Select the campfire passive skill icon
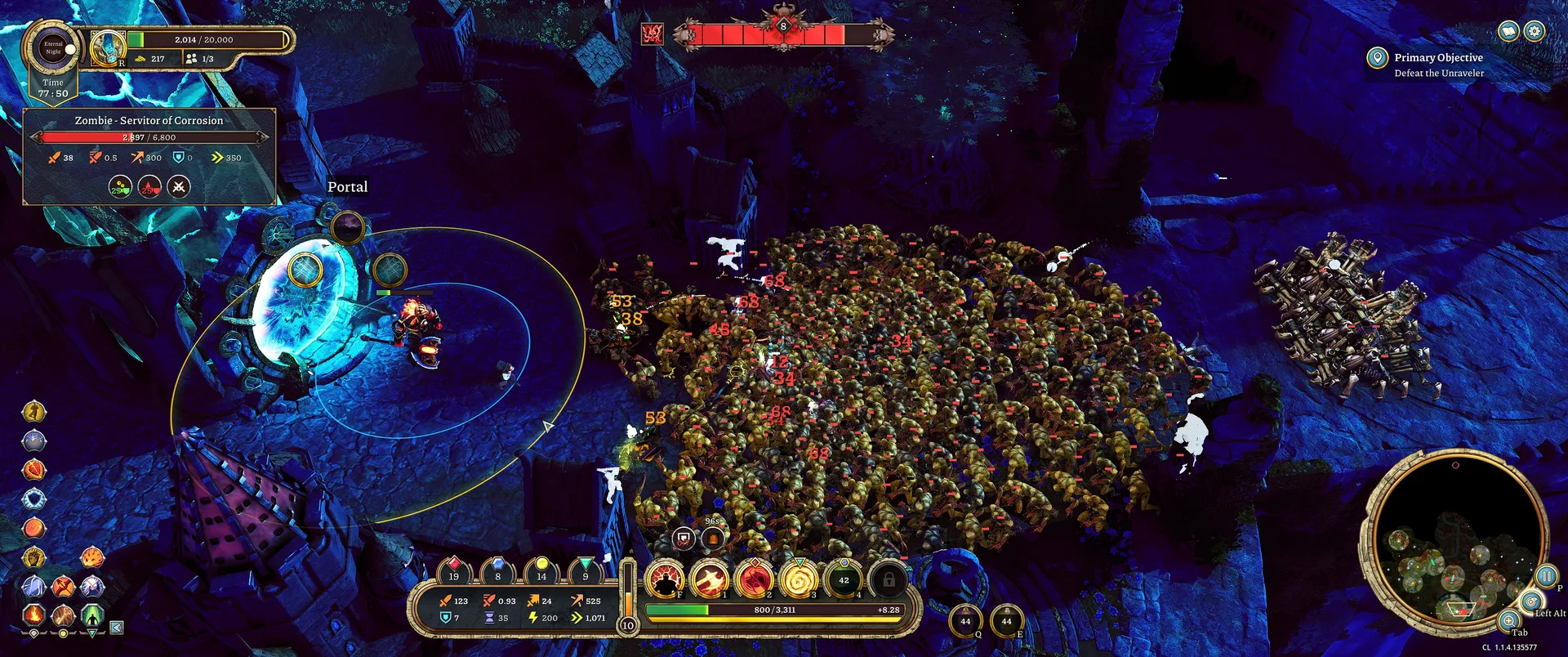 [x=33, y=614]
